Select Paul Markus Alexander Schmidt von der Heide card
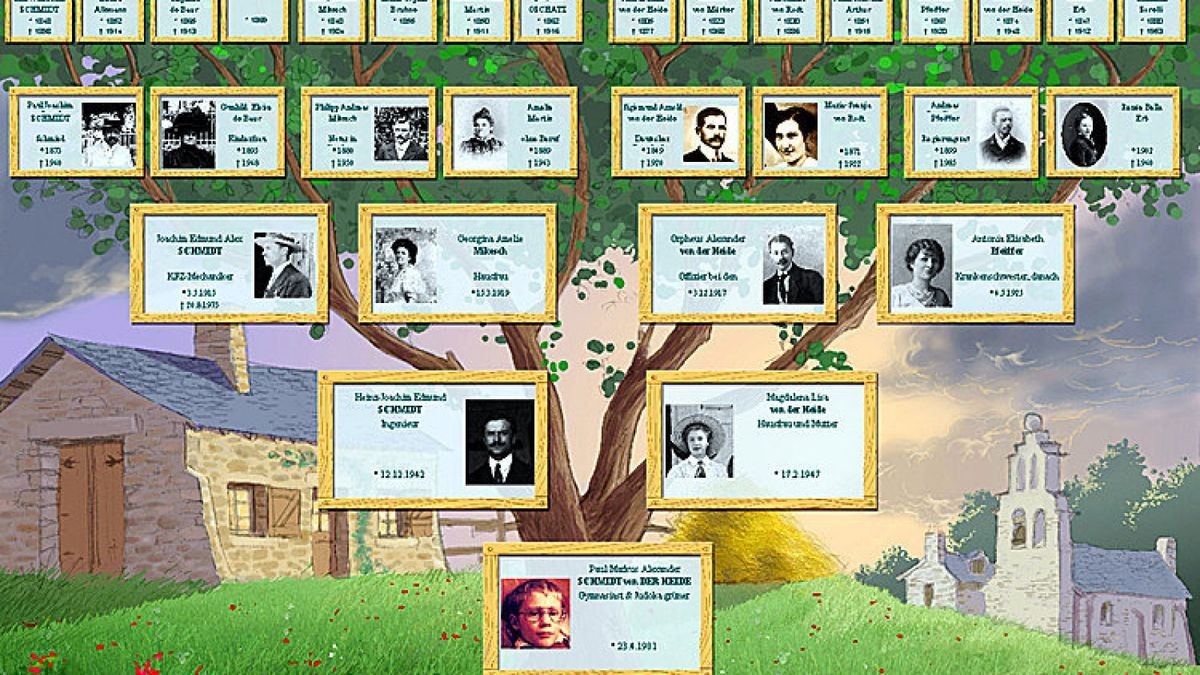Viewport: 1200px width, 675px height. [x=598, y=608]
